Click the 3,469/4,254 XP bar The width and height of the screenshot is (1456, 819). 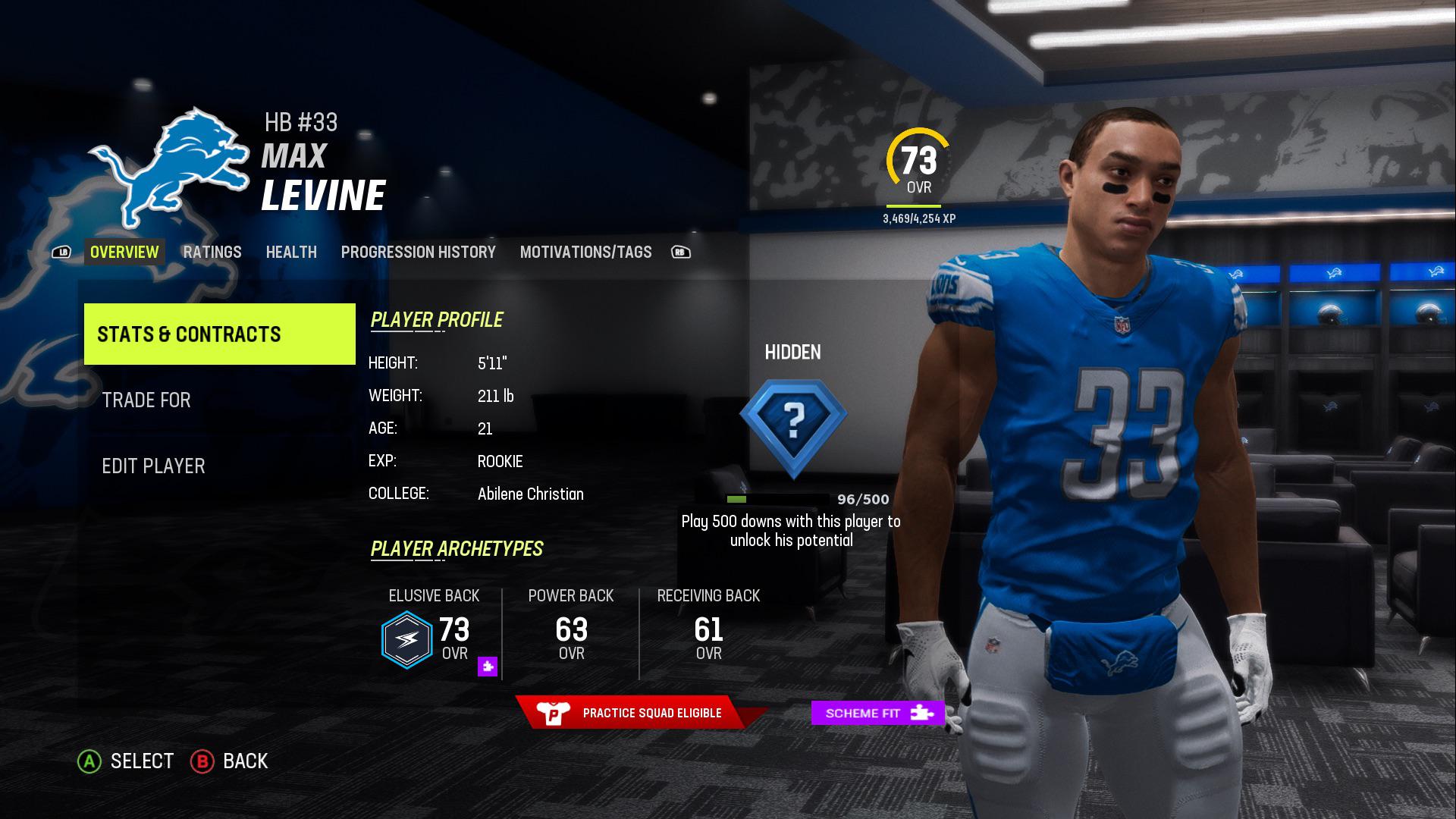tap(914, 205)
